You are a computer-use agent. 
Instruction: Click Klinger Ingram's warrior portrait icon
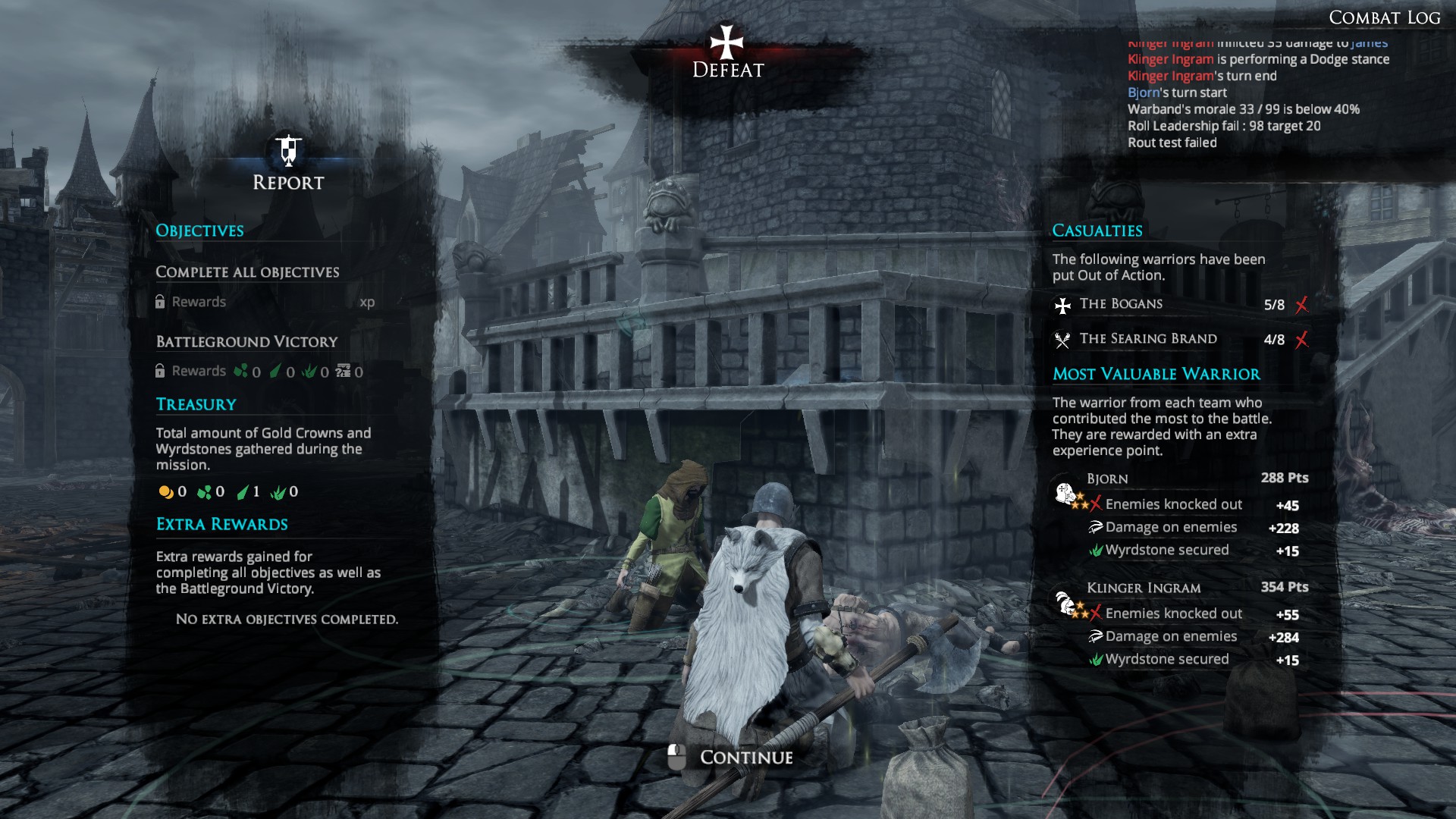(x=1067, y=604)
